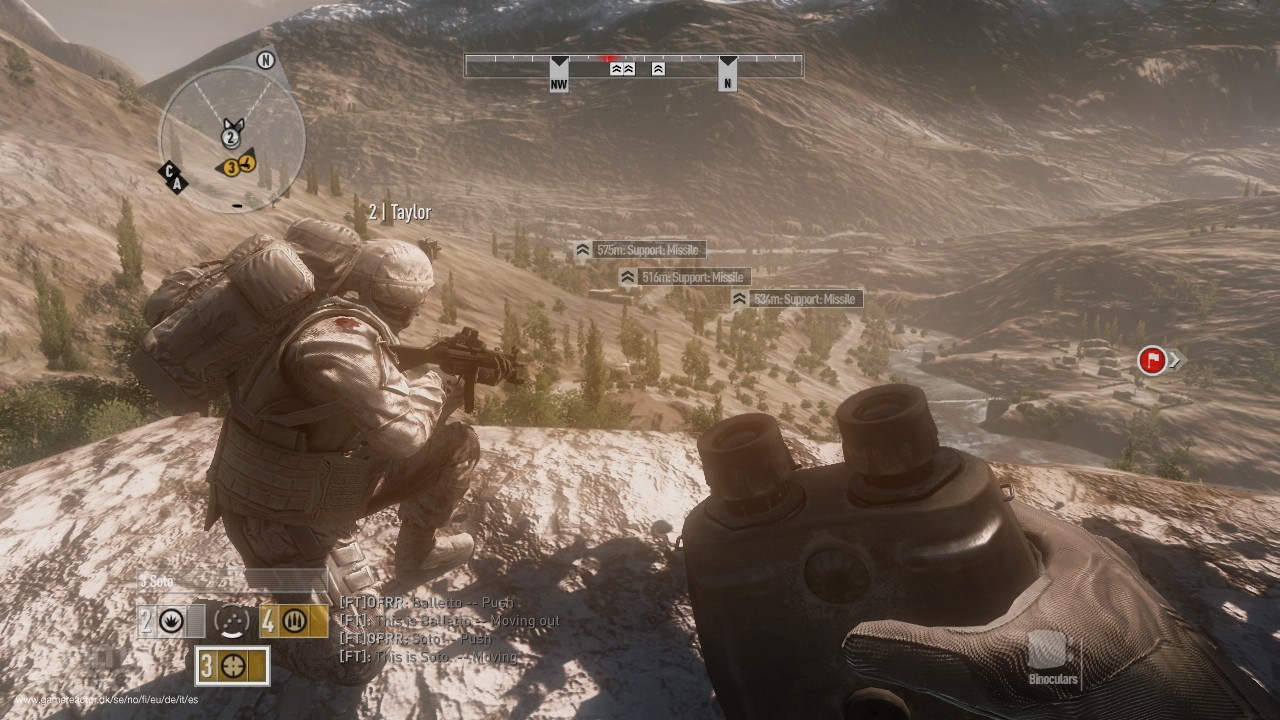Click the suppress-fire icon beside number 4
This screenshot has width=1280, height=720.
(294, 622)
